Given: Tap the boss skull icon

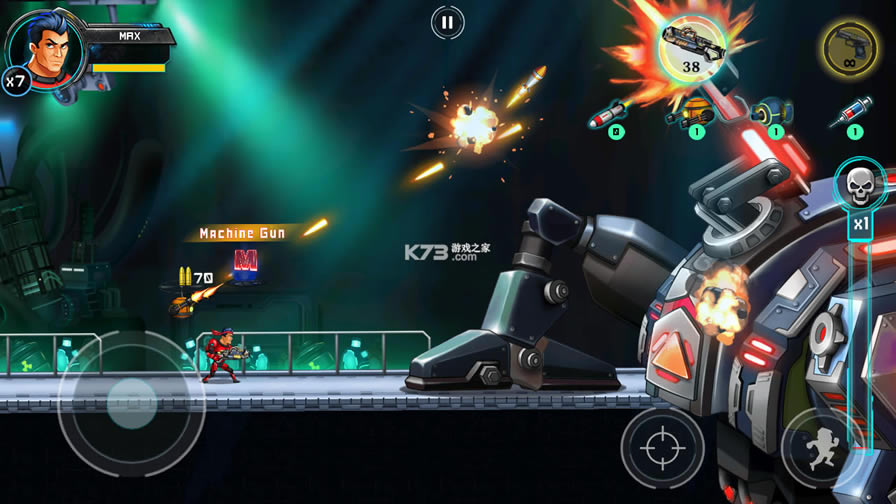Looking at the screenshot, I should [x=859, y=185].
